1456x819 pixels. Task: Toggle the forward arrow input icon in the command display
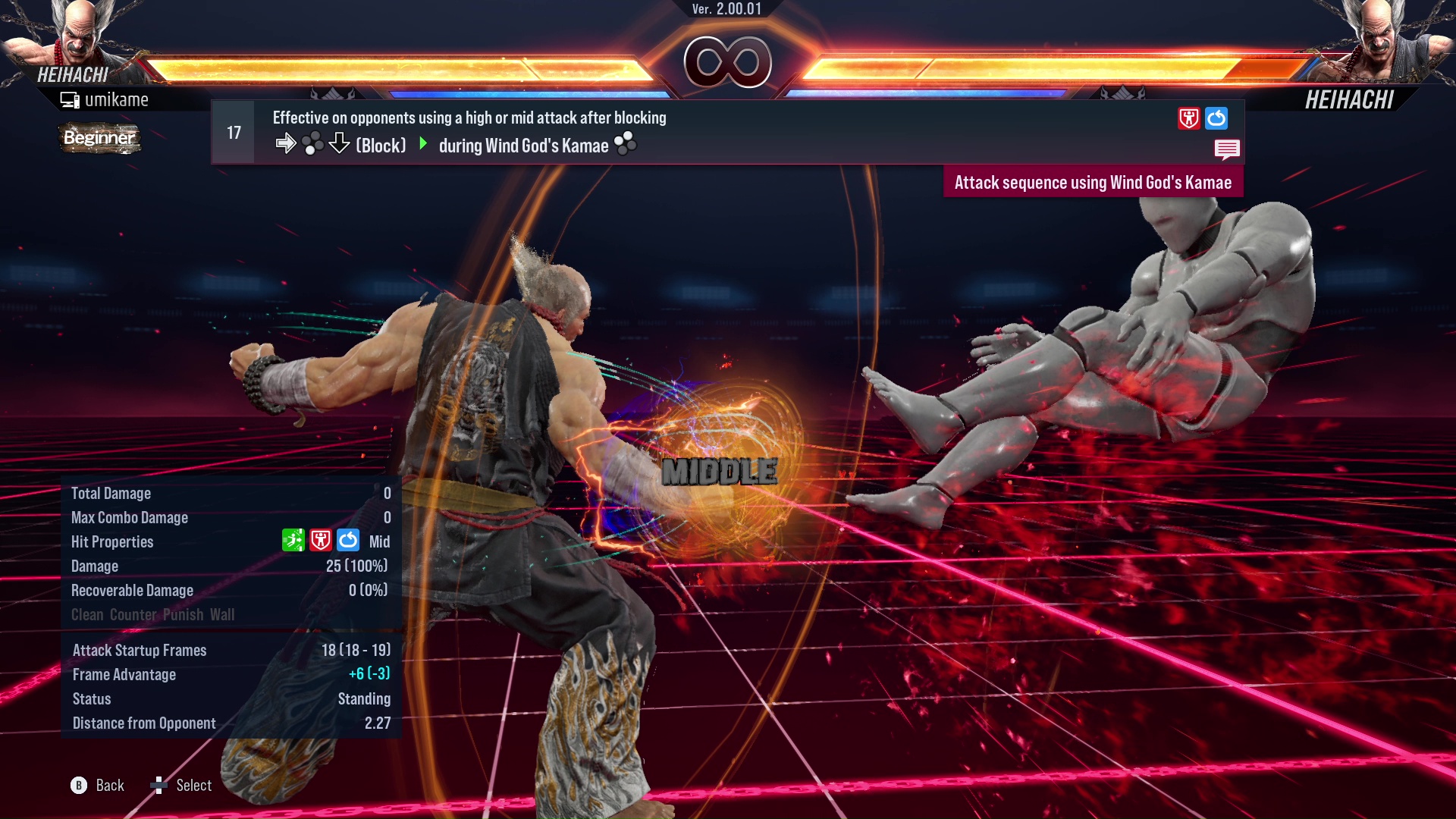[287, 143]
